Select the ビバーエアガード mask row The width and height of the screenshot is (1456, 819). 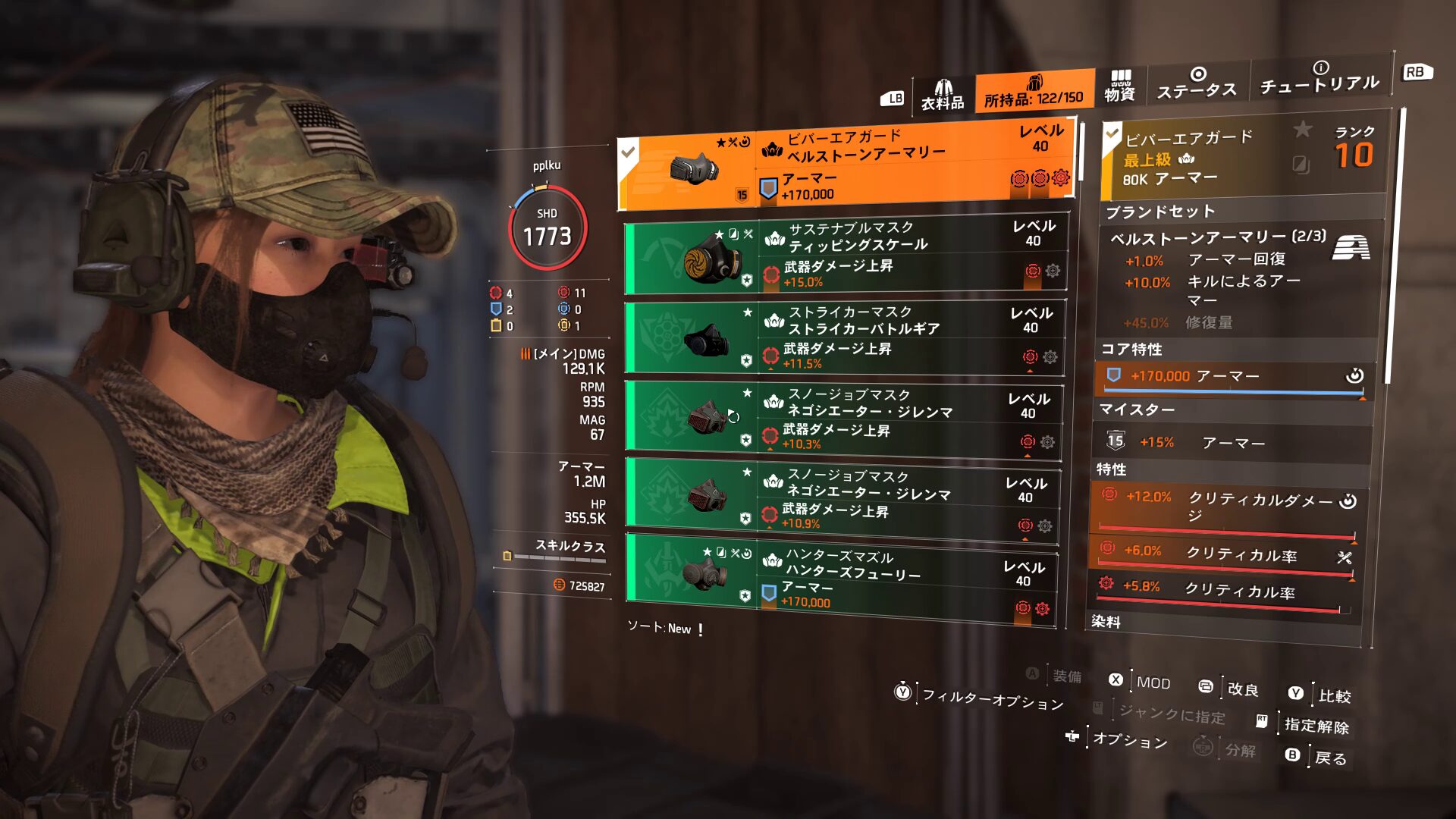tap(846, 165)
